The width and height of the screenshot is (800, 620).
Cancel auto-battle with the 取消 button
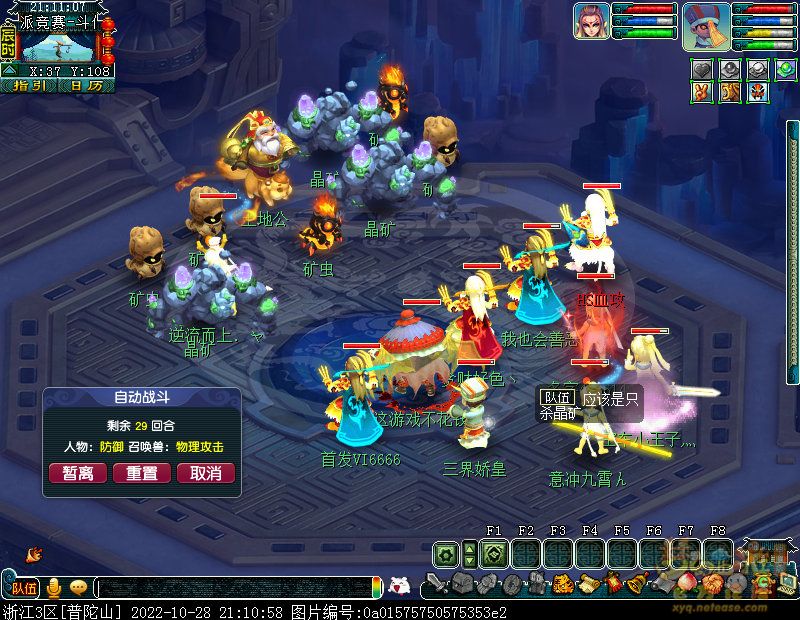tap(206, 473)
